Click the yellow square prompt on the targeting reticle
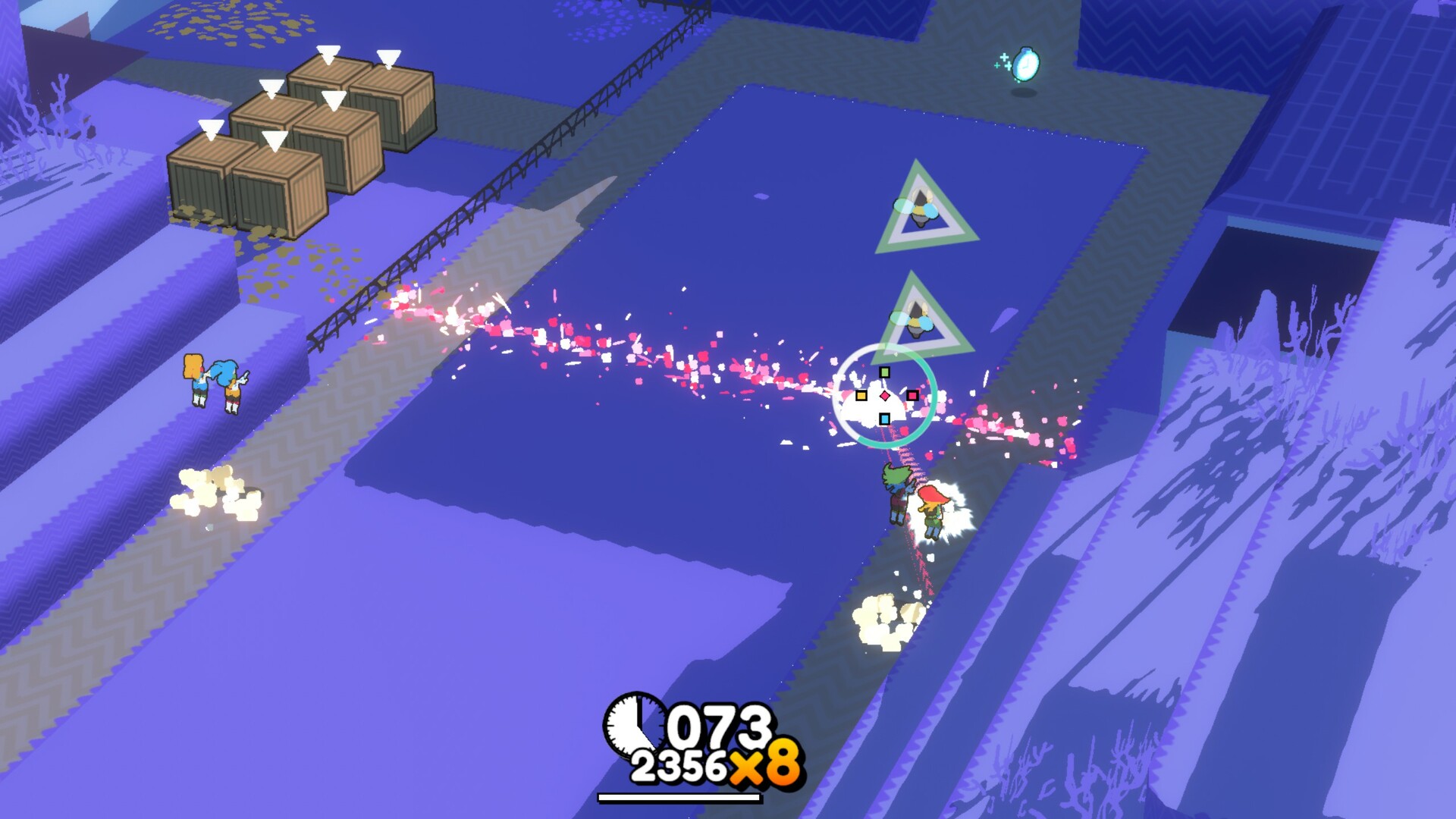 point(861,395)
